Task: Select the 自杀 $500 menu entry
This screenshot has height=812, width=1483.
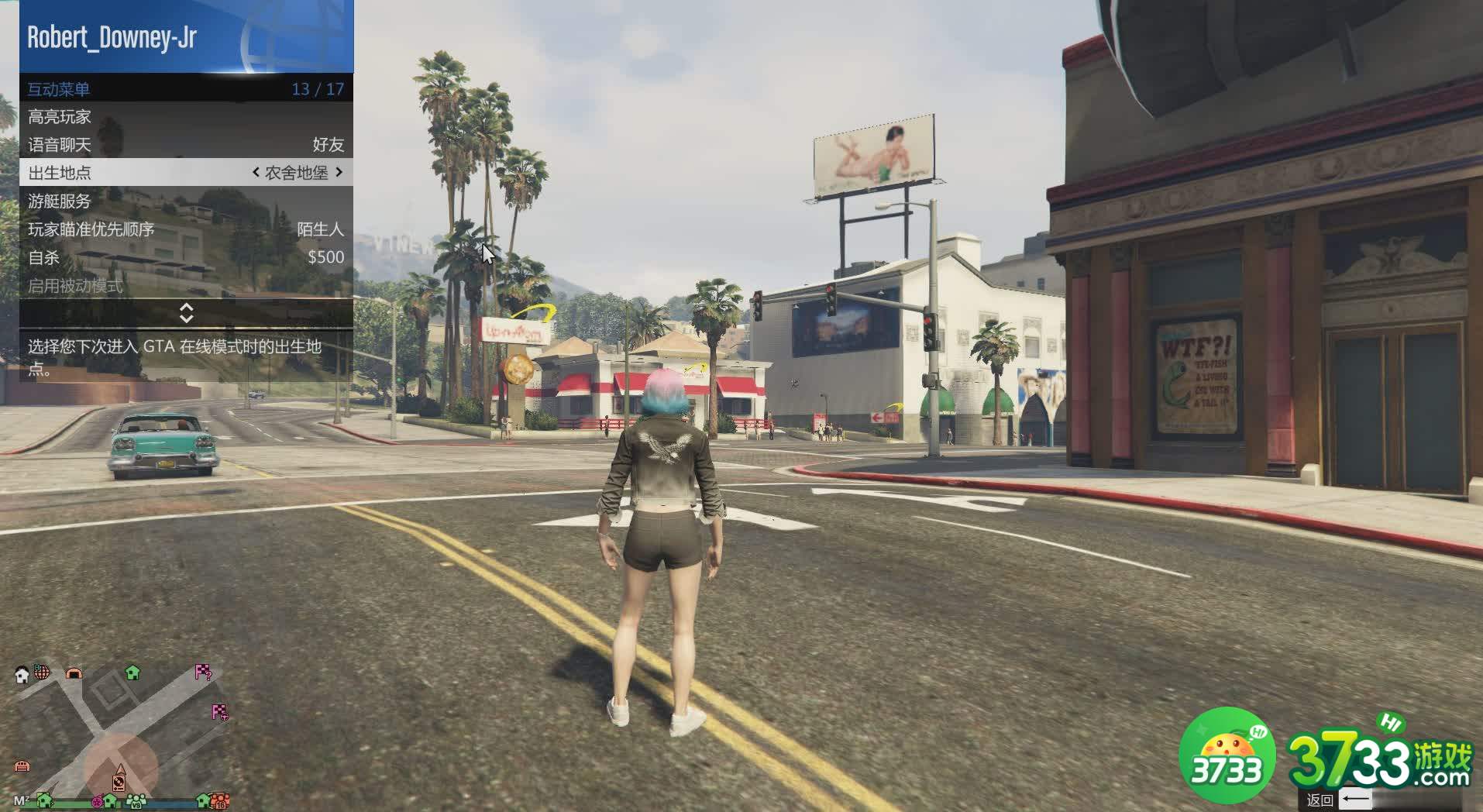Action: [186, 257]
